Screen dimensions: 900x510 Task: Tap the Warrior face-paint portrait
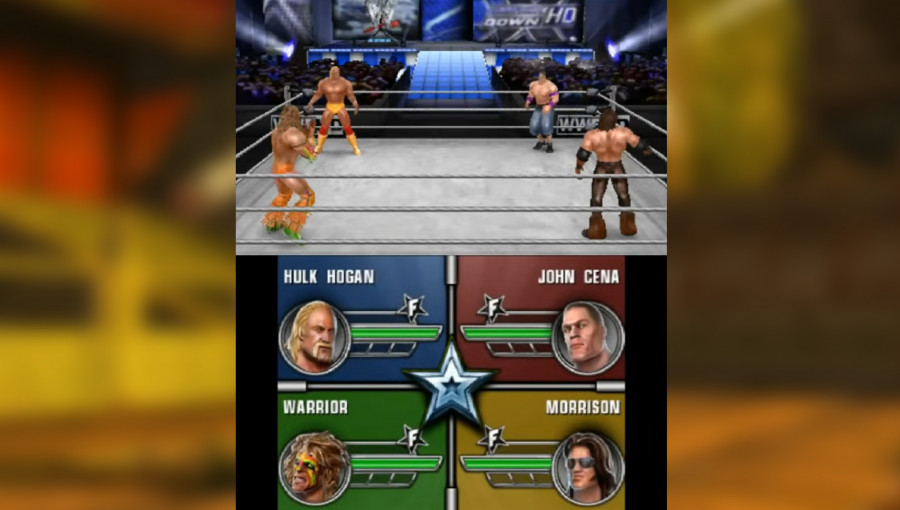pos(314,467)
